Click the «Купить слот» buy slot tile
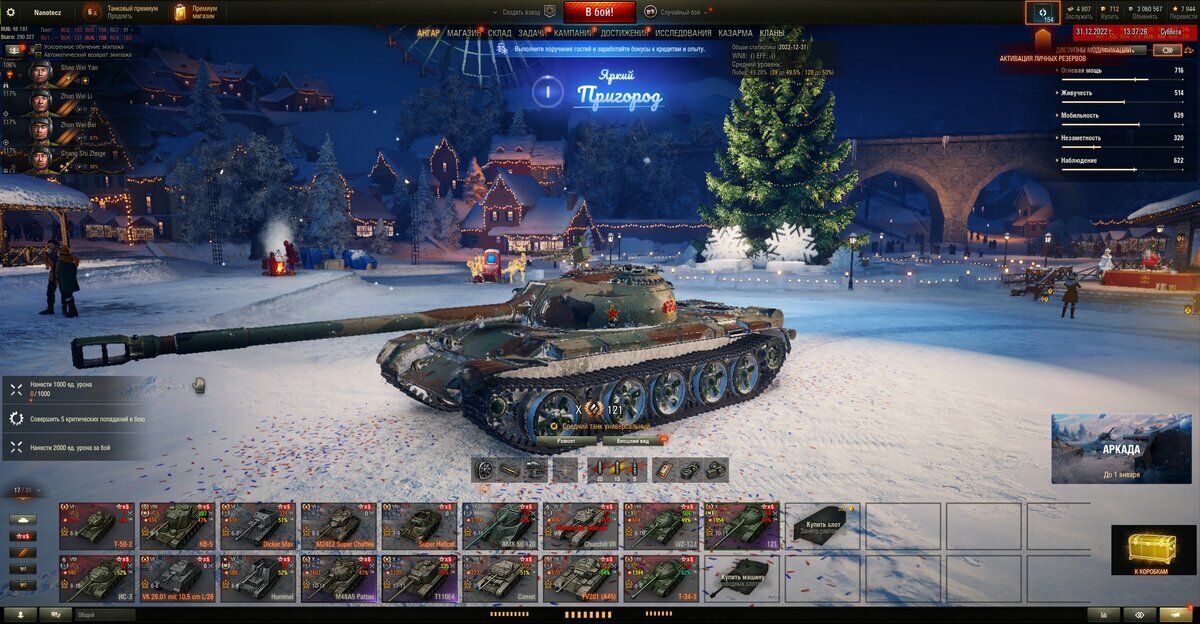Viewport: 1200px width, 624px height. (823, 525)
